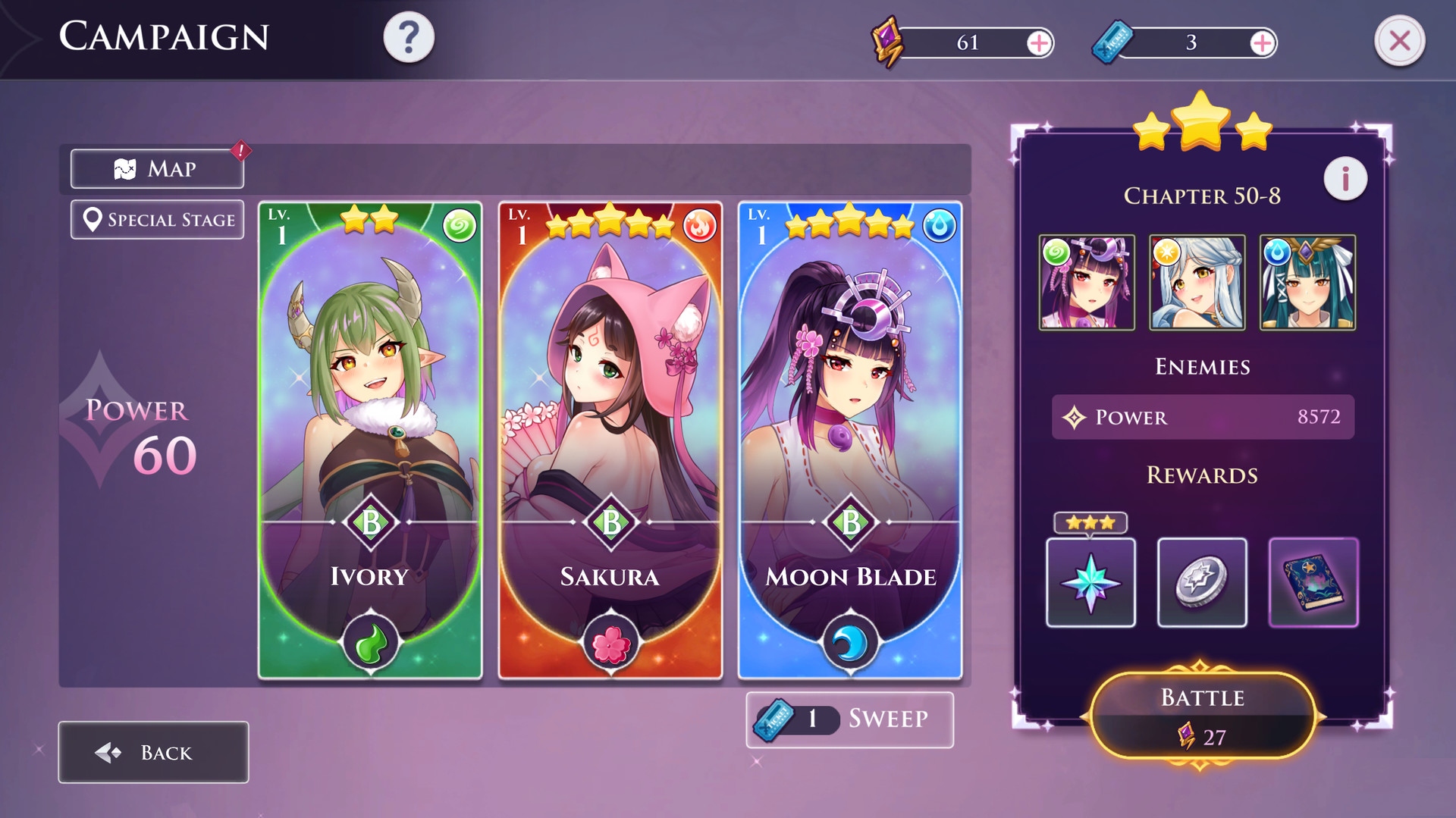Click the three-star rewards indicator above the star shard
Screen dimensions: 1456x818
1090,522
